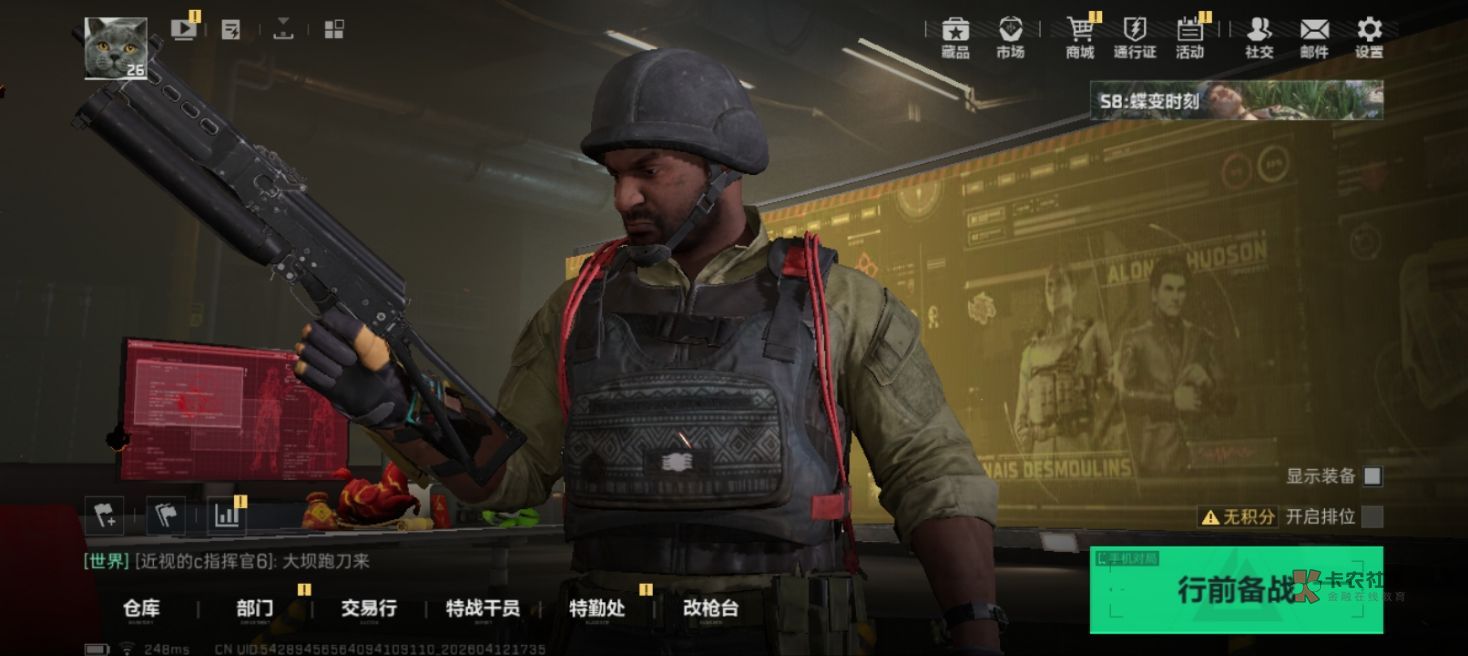Viewport: 1468px width, 656px height.
Task: Go to 市场 market
Action: 1010,38
